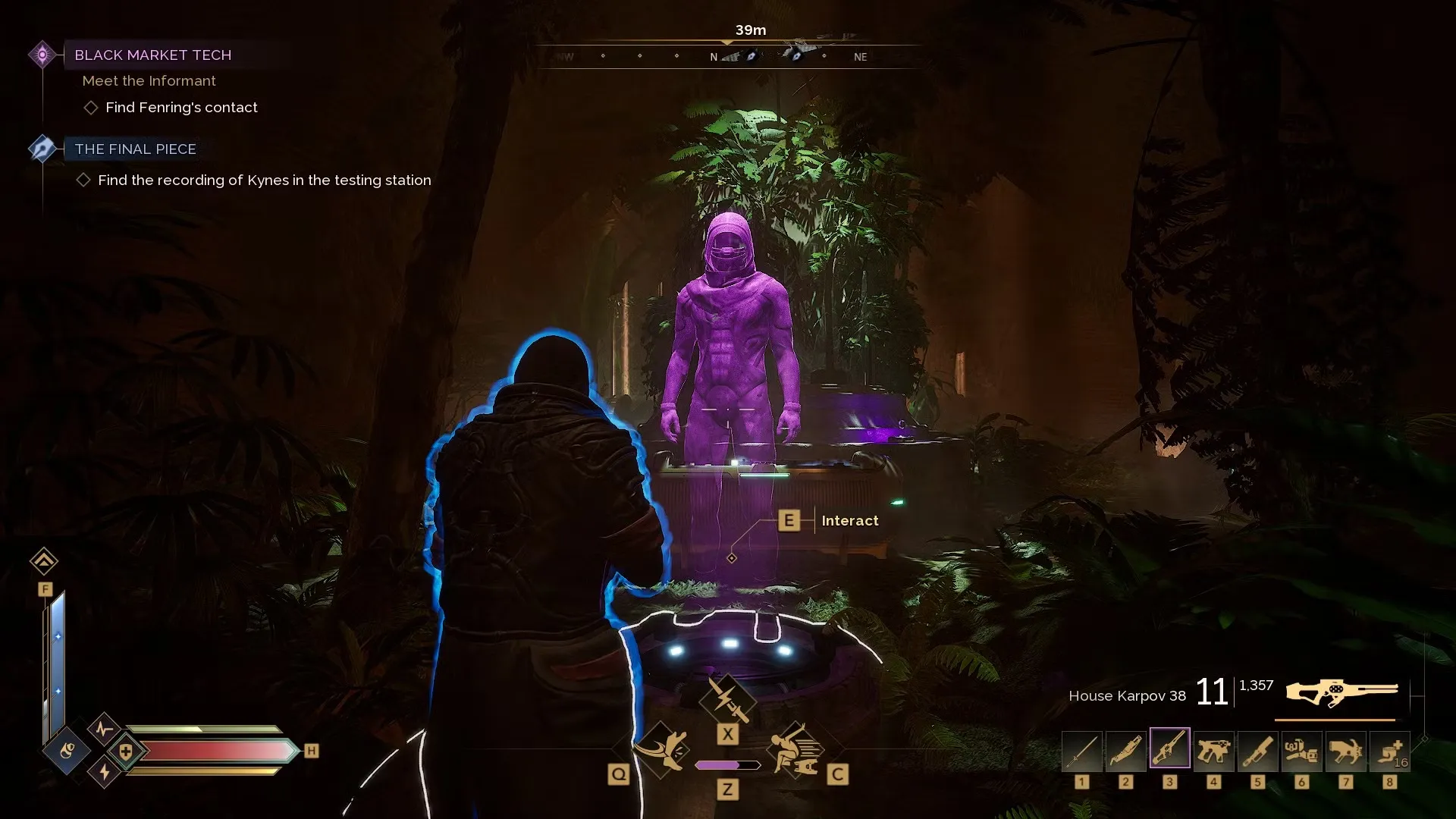The height and width of the screenshot is (819, 1456).
Task: Select the Black Market Tech quest tracker
Action: tap(152, 55)
